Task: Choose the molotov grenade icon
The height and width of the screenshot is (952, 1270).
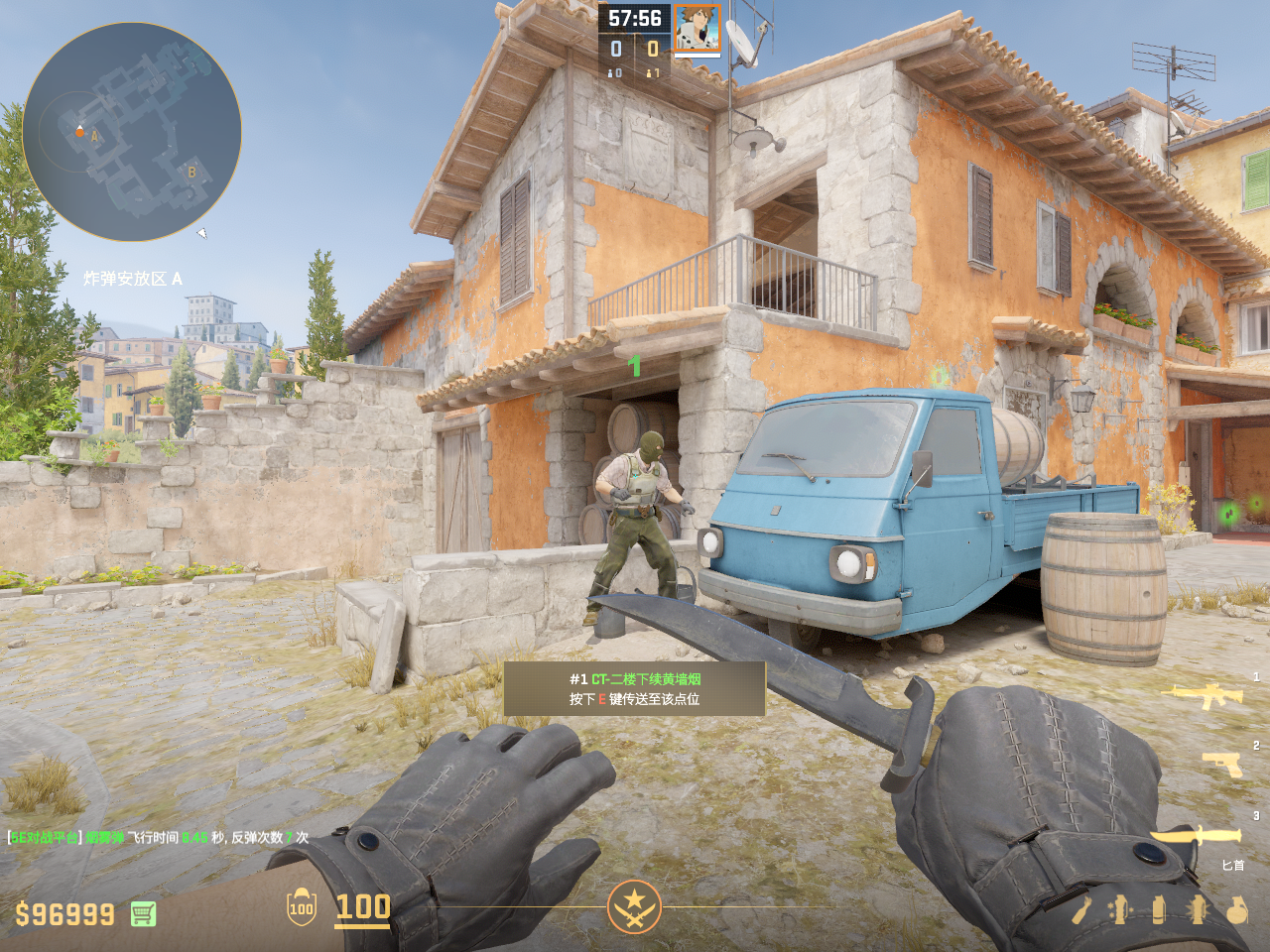Action: pos(1080,909)
